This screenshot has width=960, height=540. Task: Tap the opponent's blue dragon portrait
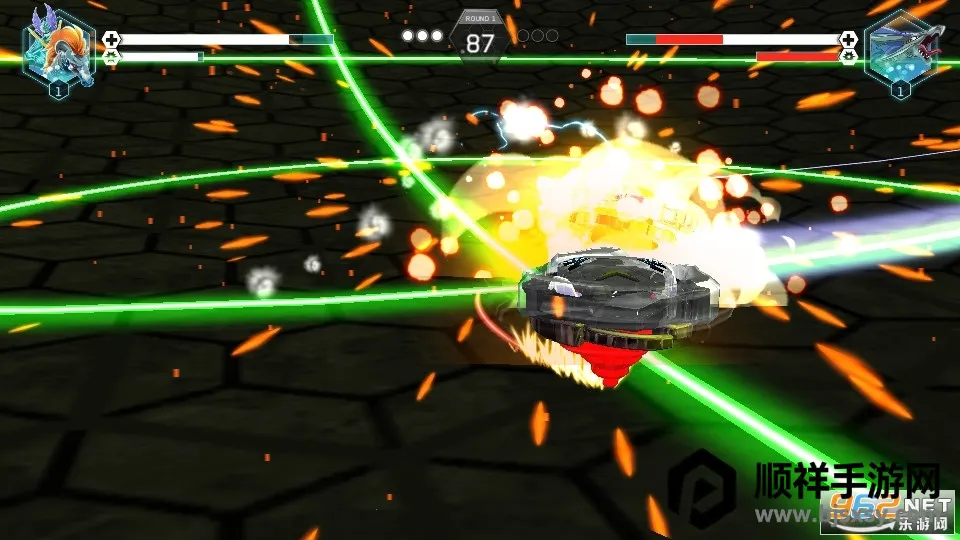pos(901,48)
